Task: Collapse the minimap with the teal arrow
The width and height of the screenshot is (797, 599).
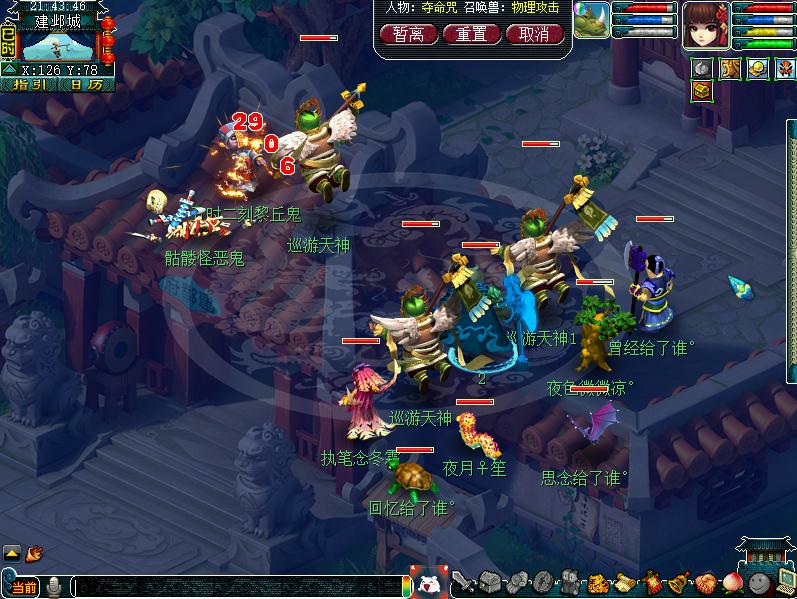Action: (x=9, y=70)
